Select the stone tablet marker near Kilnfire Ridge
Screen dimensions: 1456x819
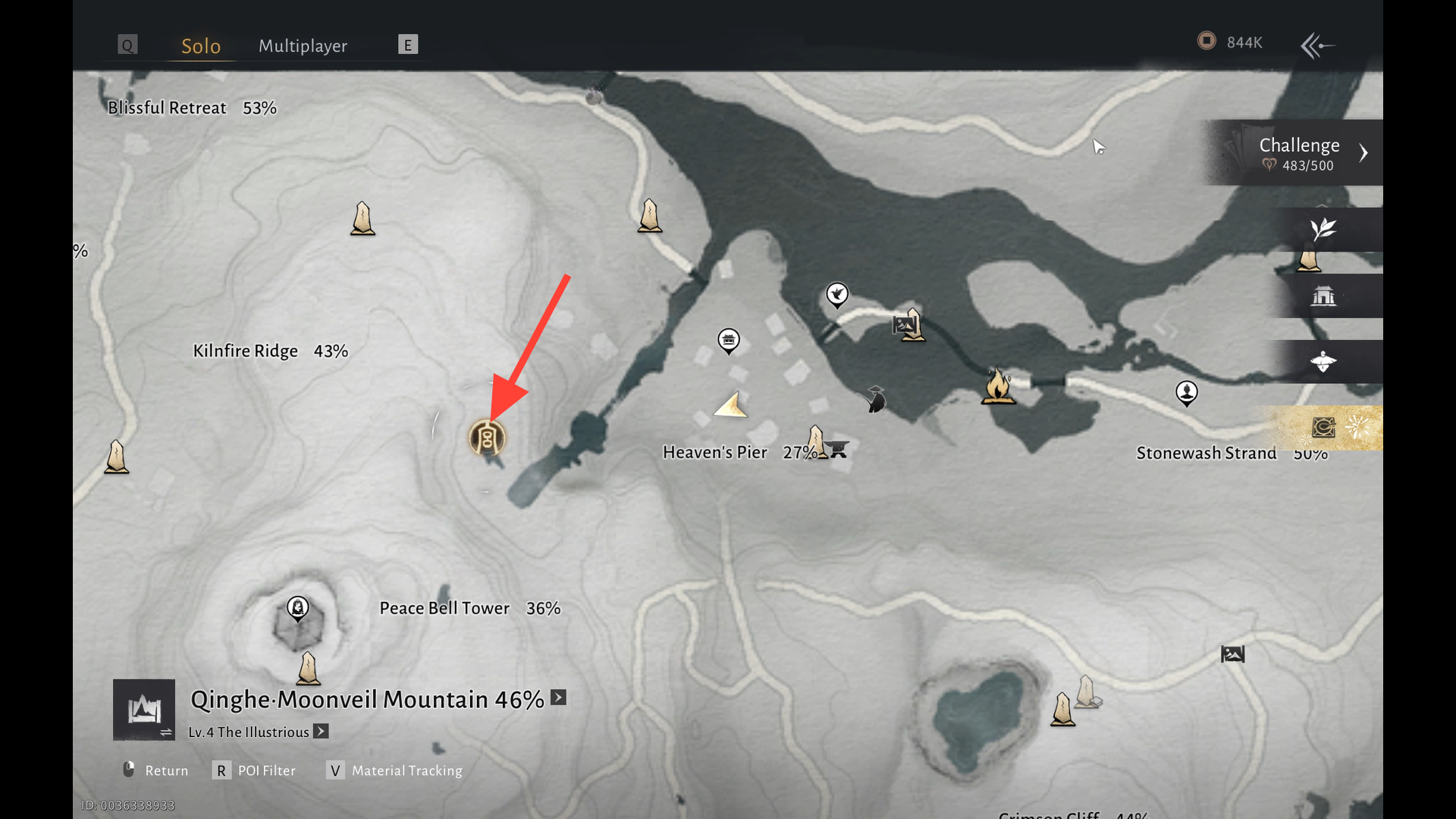(x=362, y=218)
